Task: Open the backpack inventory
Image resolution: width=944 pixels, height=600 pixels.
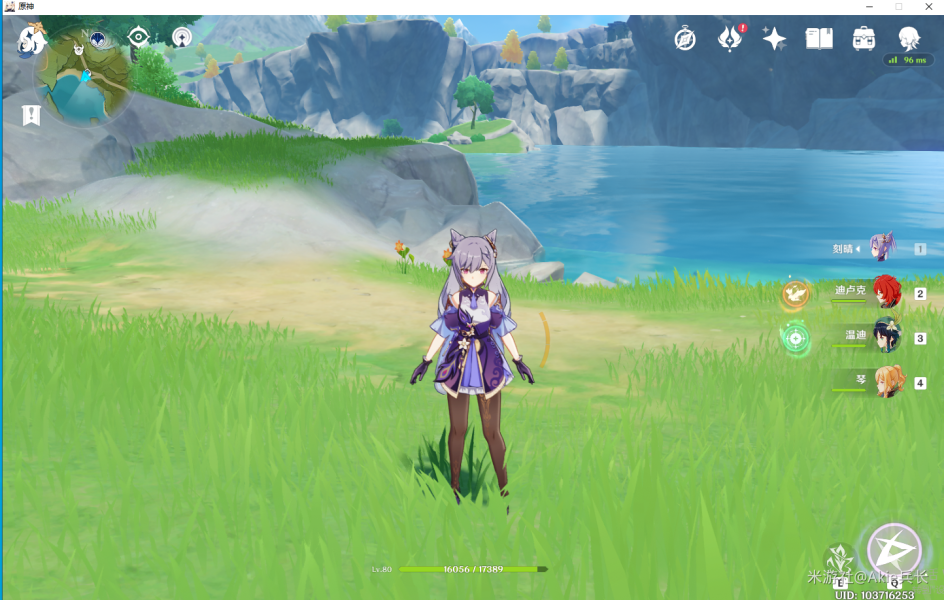Action: point(864,39)
